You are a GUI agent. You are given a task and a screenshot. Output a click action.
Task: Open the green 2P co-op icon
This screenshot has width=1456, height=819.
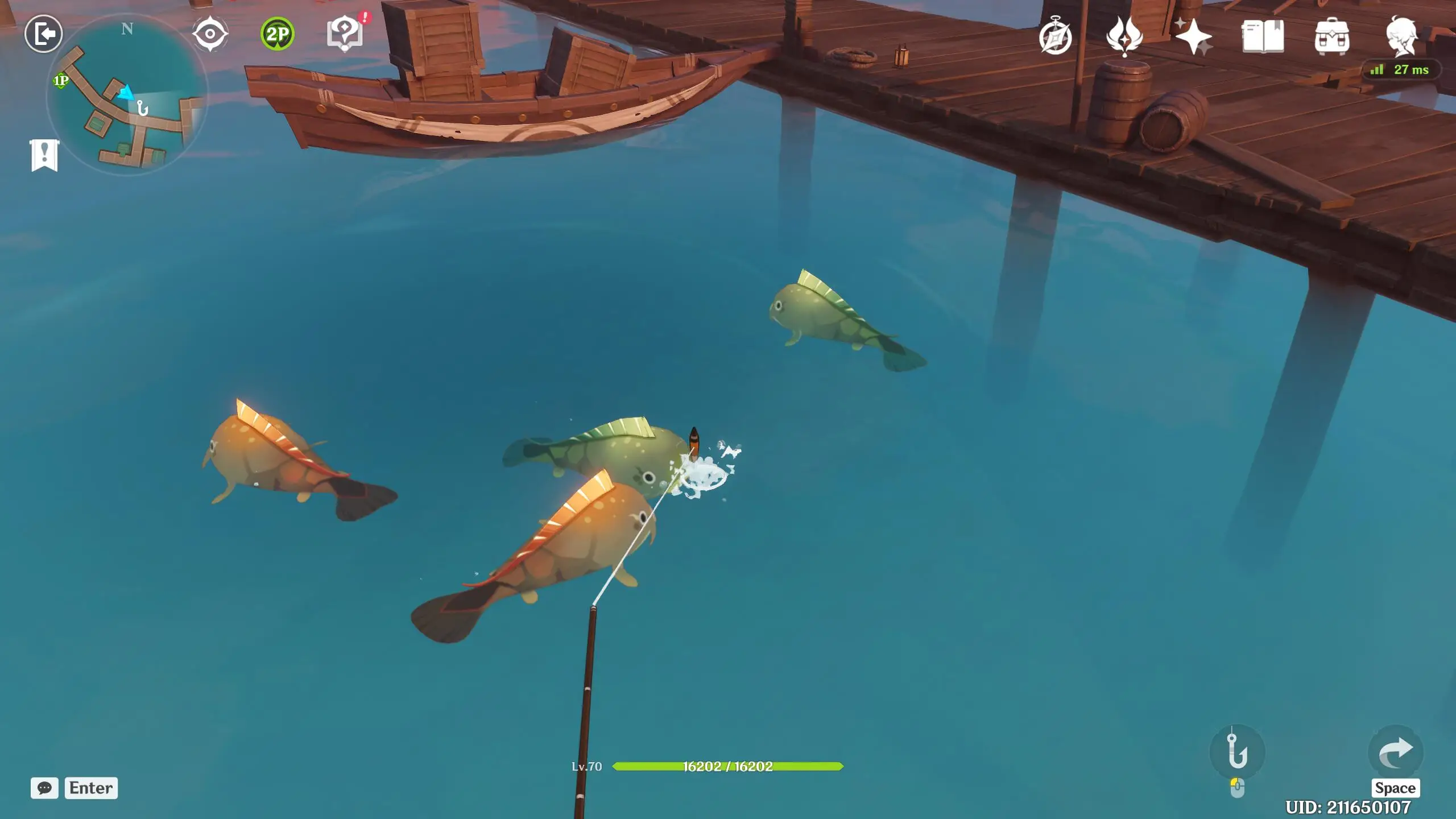(278, 34)
